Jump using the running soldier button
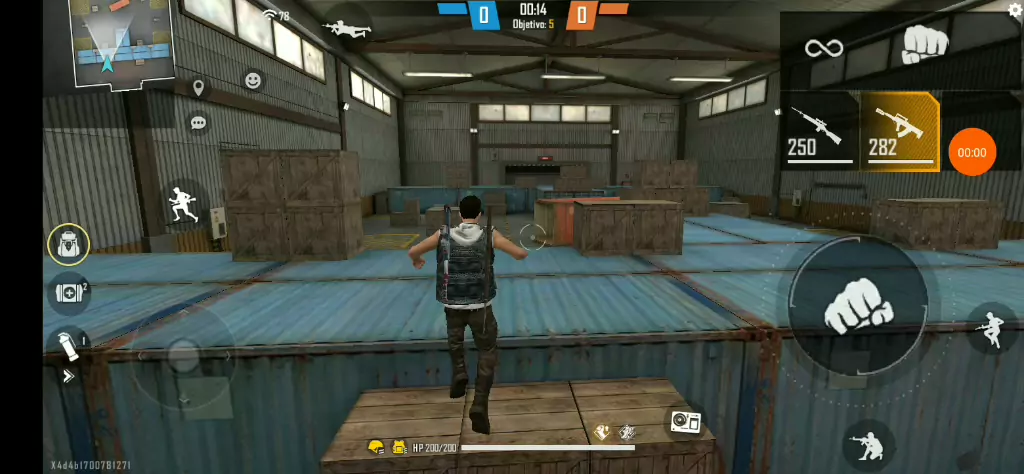The height and width of the screenshot is (474, 1024). pyautogui.click(x=991, y=329)
